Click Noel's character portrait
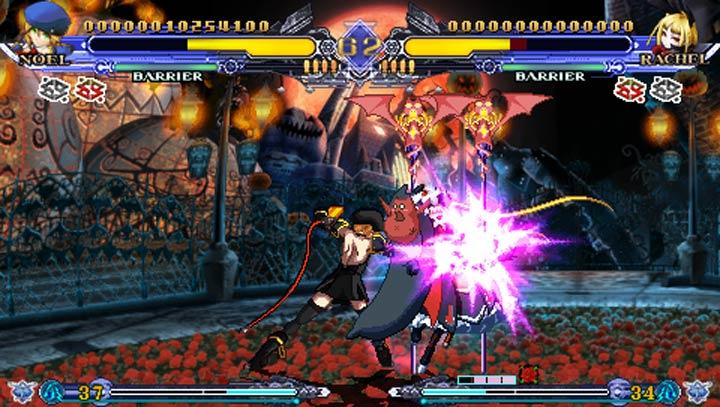This screenshot has width=720, height=407. coord(42,26)
